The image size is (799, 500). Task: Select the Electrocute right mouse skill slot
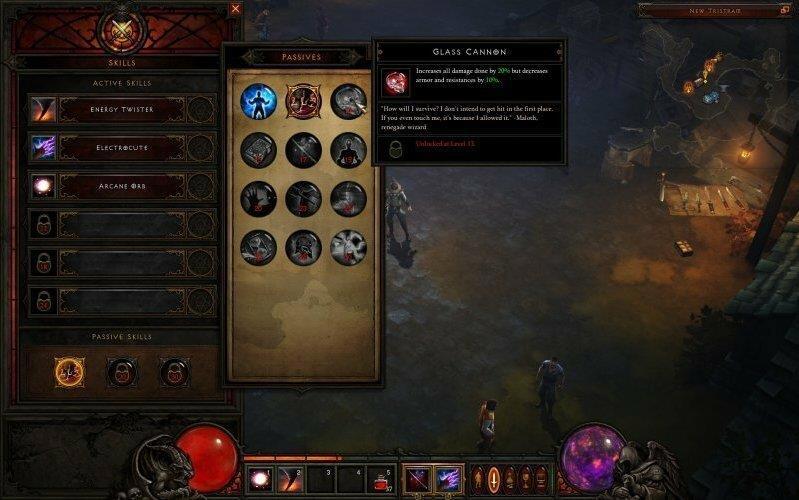point(447,479)
